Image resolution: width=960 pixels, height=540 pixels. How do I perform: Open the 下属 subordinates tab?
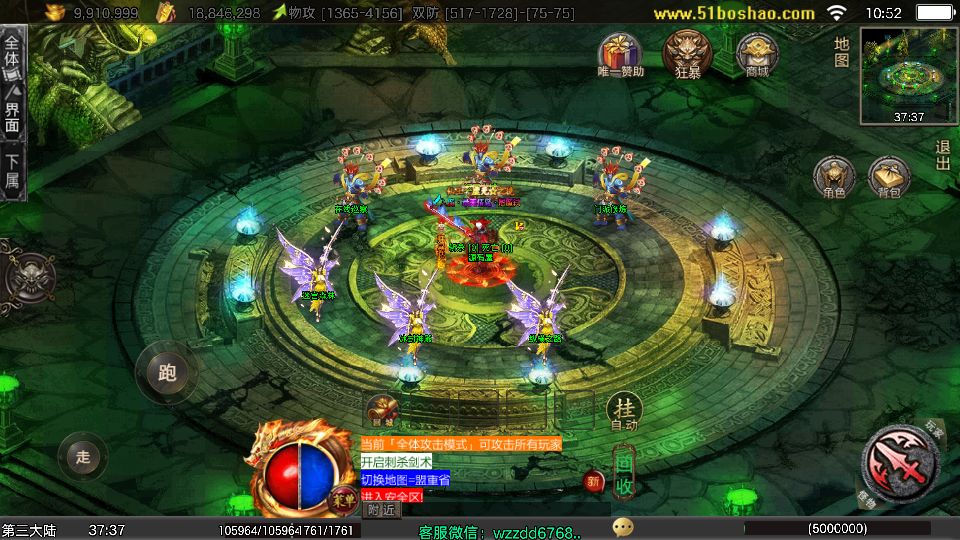12,171
